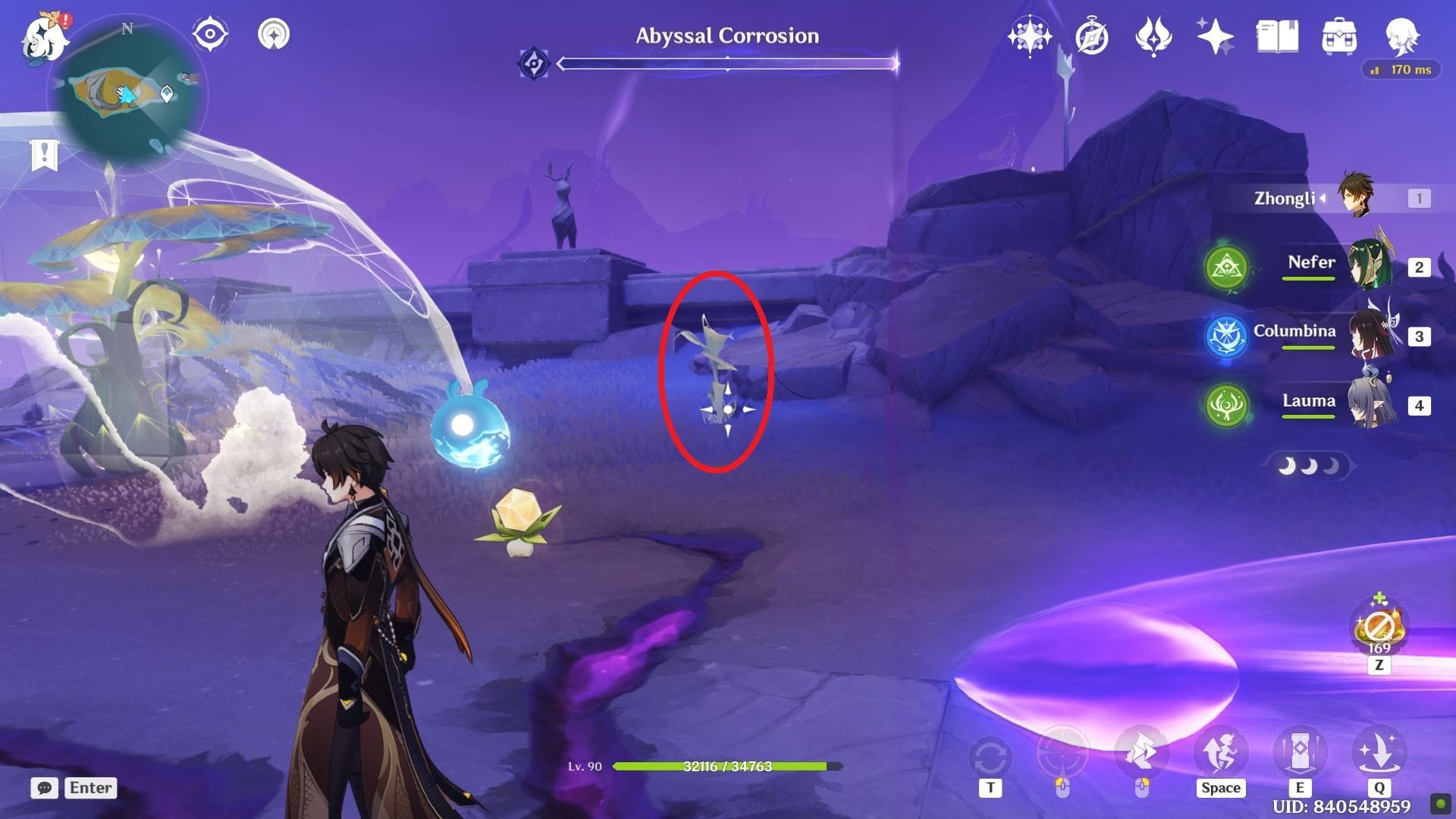Open the open-book Battle Pass icon
Image resolution: width=1456 pixels, height=819 pixels.
pyautogui.click(x=1277, y=36)
